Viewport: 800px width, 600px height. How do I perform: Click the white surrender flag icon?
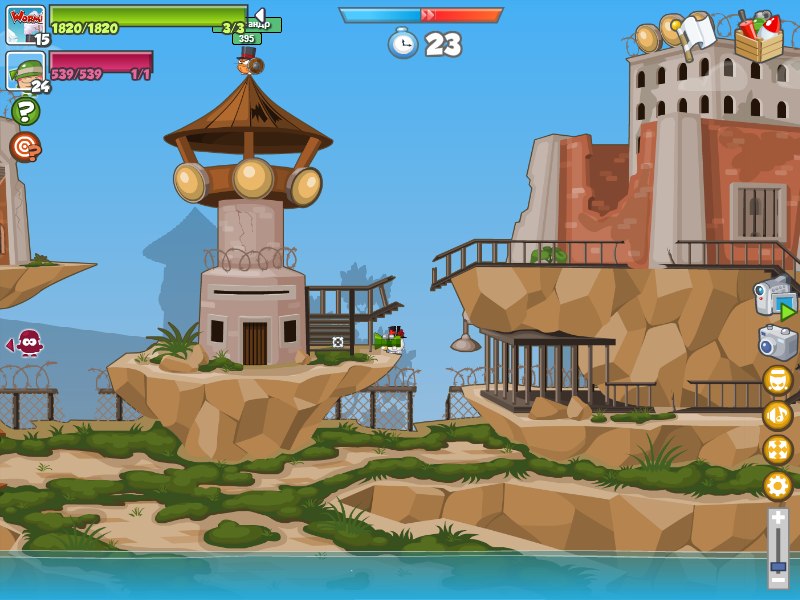pyautogui.click(x=698, y=32)
